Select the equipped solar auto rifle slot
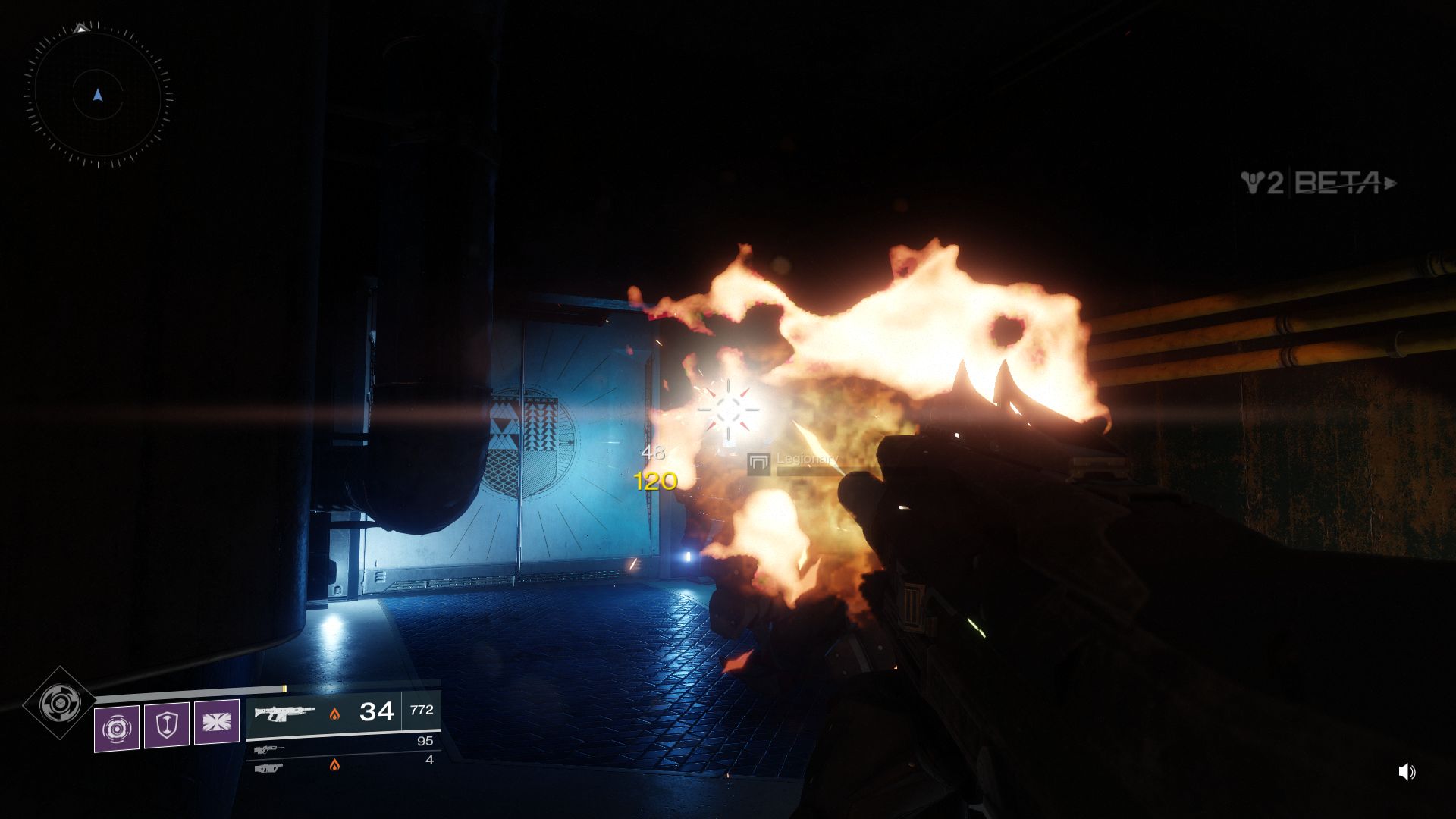The width and height of the screenshot is (1456, 819). (343, 711)
